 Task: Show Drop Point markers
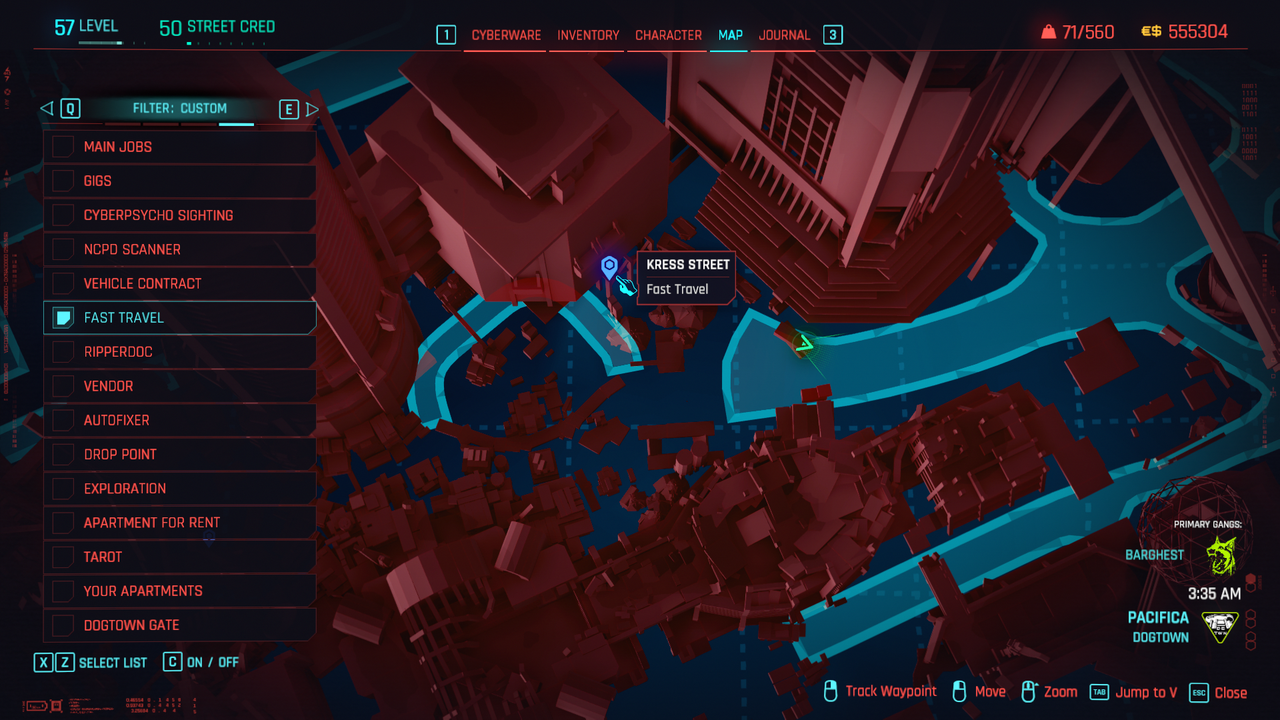point(63,454)
